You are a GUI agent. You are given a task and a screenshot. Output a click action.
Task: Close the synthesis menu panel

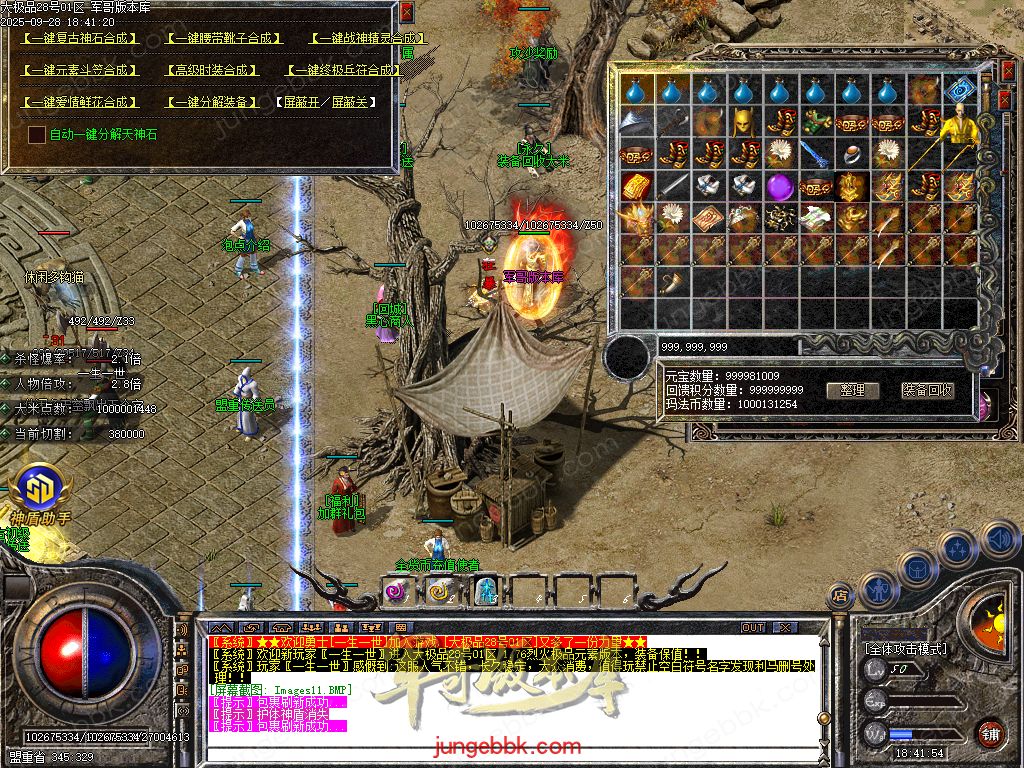click(406, 12)
